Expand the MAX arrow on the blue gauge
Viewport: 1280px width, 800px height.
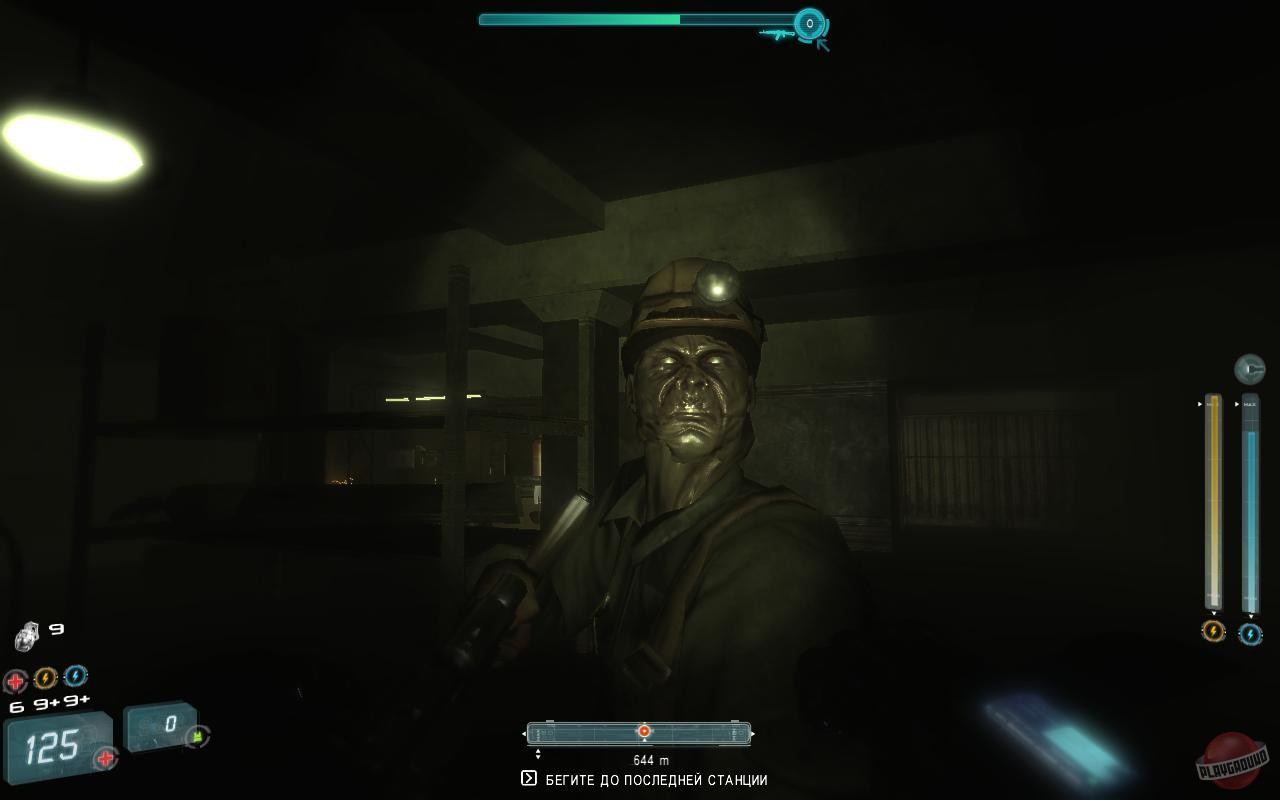1237,403
